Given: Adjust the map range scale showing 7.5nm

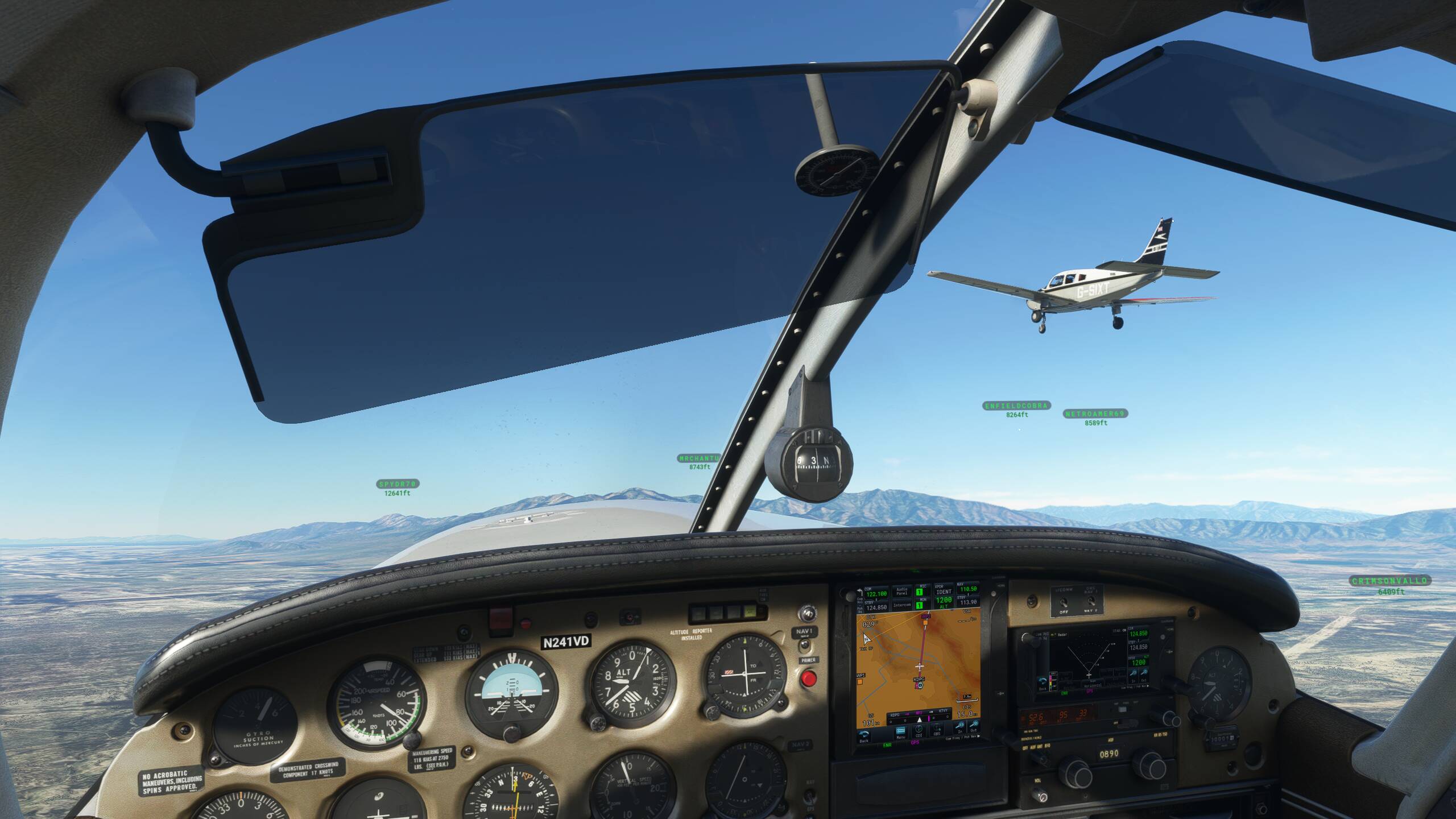Looking at the screenshot, I should click(967, 697).
